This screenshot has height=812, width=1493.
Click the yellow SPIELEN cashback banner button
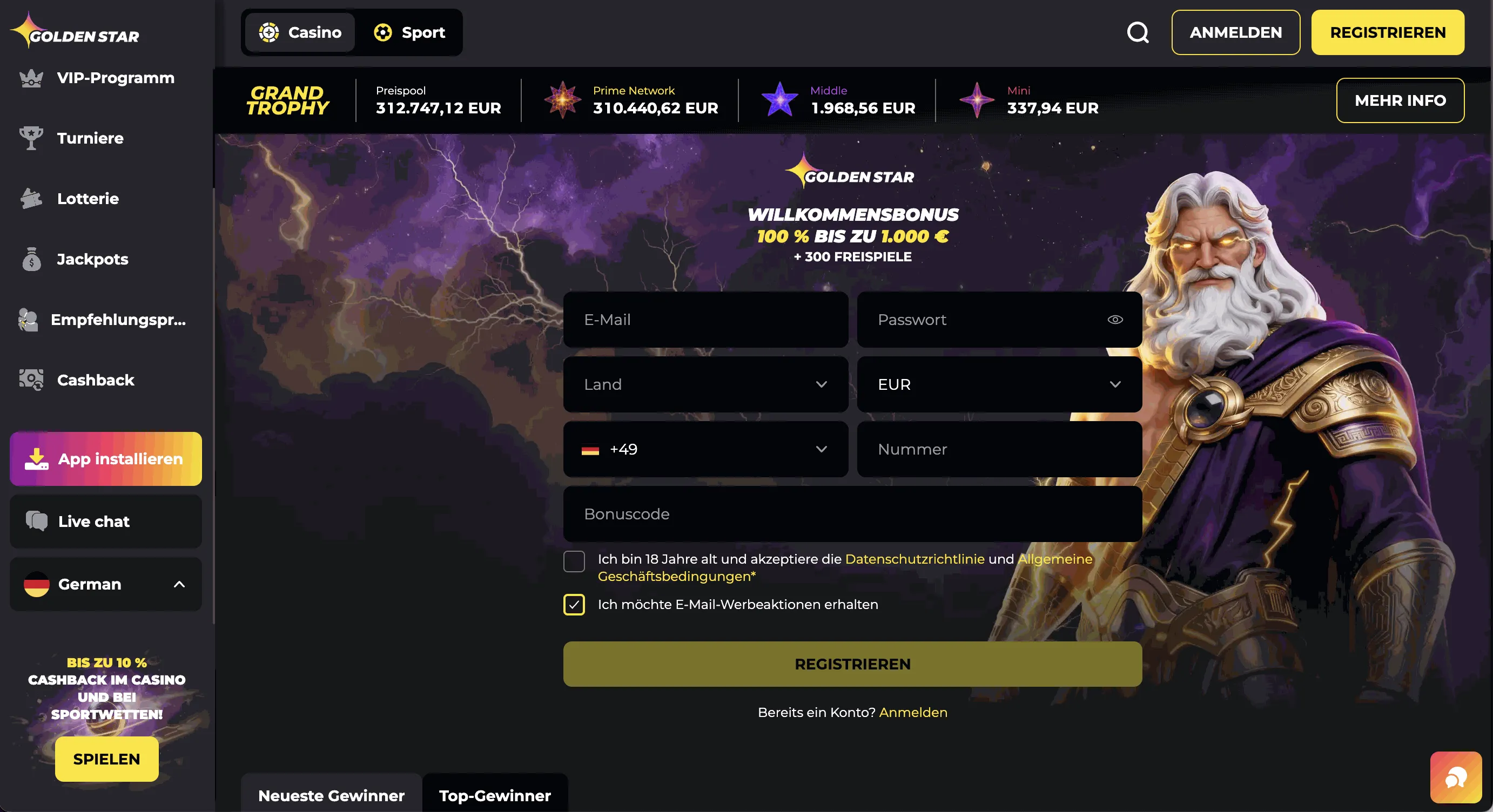pyautogui.click(x=105, y=759)
